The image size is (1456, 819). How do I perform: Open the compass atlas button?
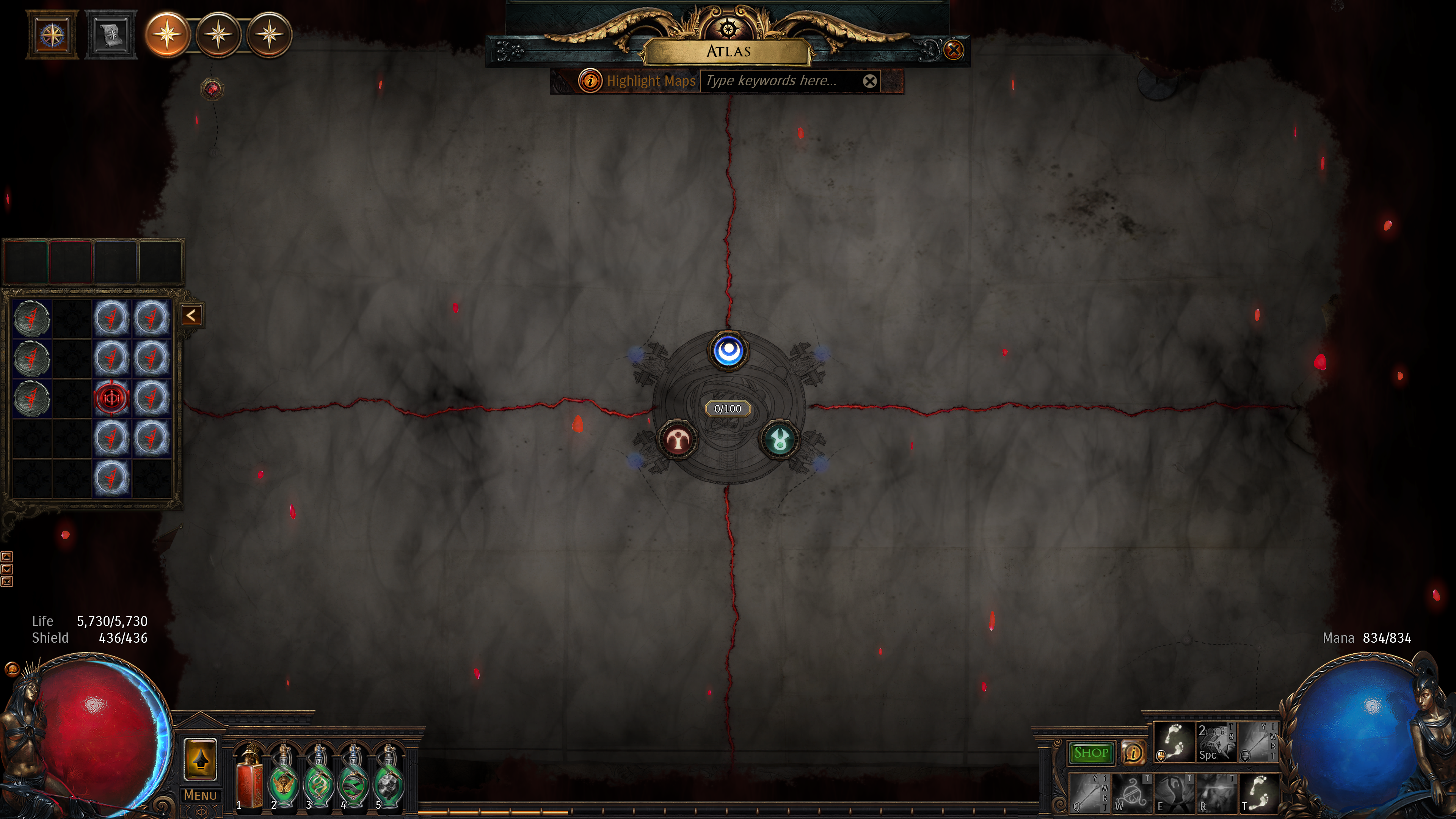point(52,35)
